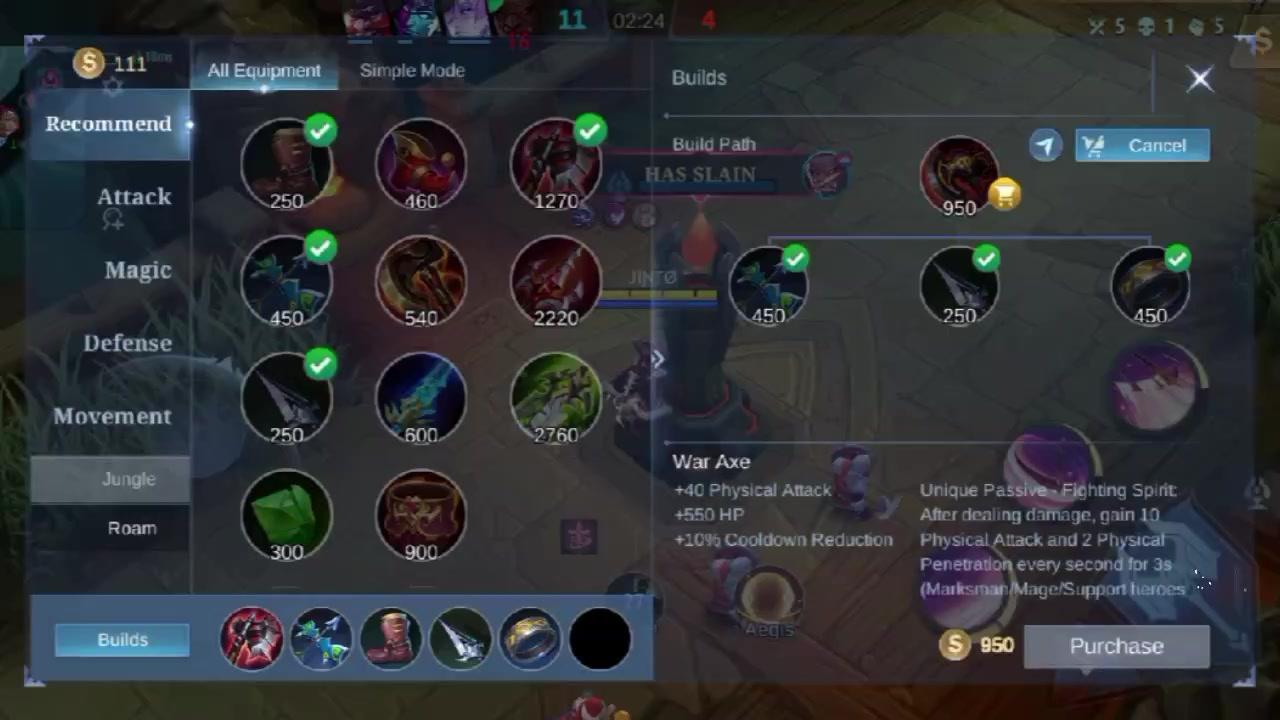Click the blue navigation arrow icon beside Cancel
This screenshot has height=720, width=1280.
[1044, 145]
